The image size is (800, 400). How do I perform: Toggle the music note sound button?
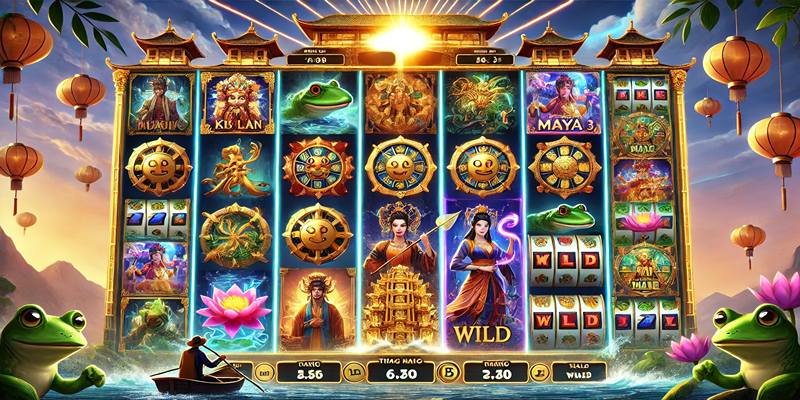click(538, 372)
